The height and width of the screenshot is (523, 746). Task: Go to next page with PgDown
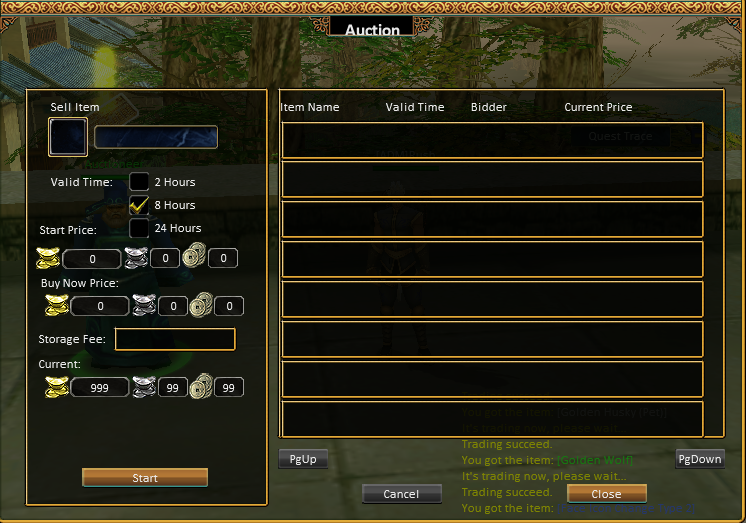click(699, 459)
